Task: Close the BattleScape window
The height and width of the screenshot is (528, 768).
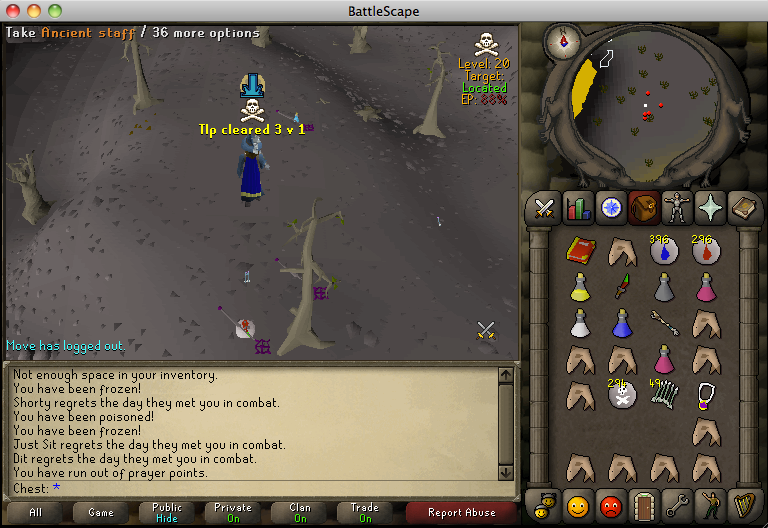Action: point(12,11)
